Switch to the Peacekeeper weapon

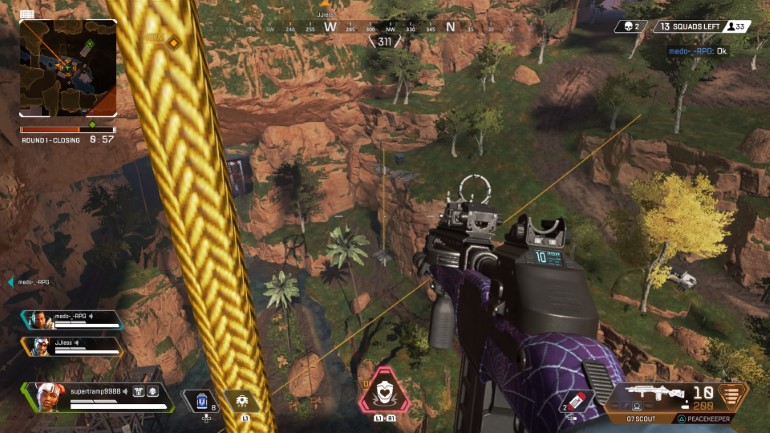[x=702, y=418]
